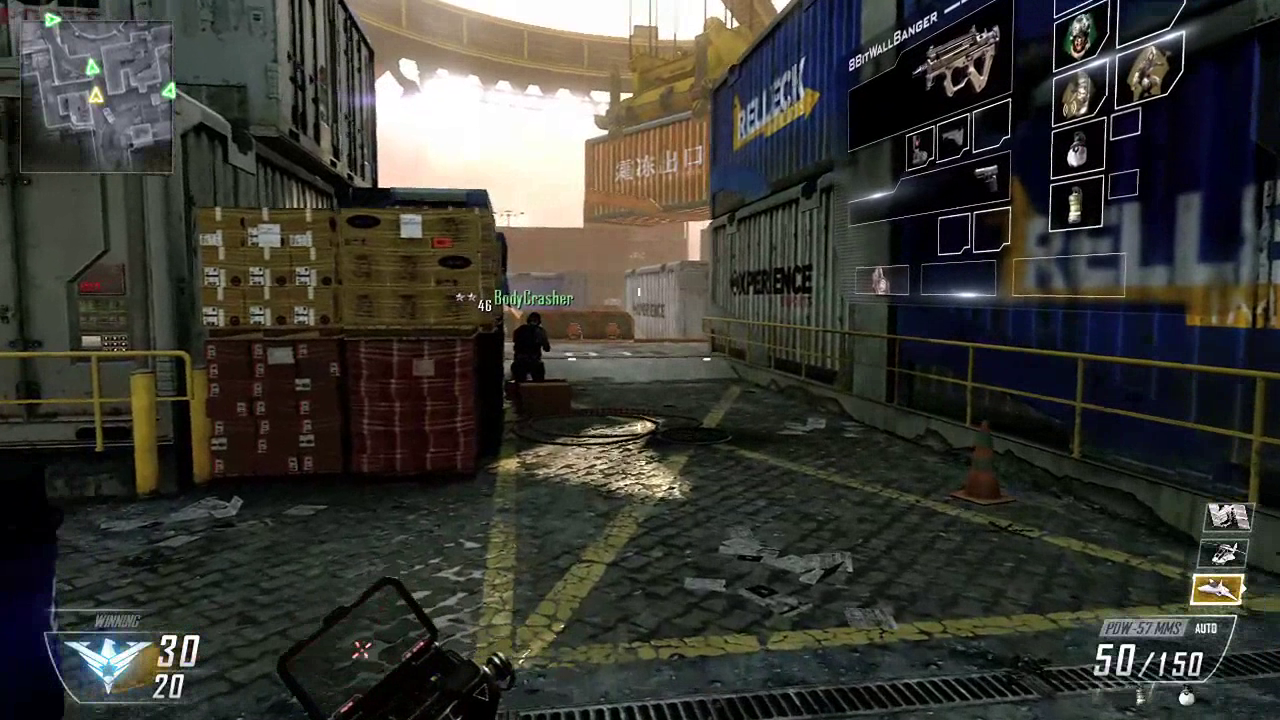The image size is (1280, 720).
Task: Click the minimap
Action: click(96, 96)
